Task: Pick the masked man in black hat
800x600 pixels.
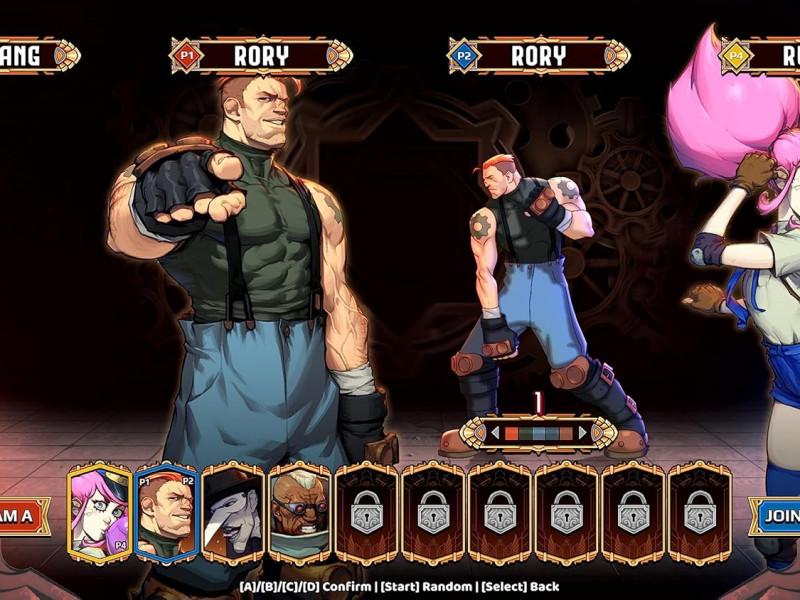Action: point(233,513)
